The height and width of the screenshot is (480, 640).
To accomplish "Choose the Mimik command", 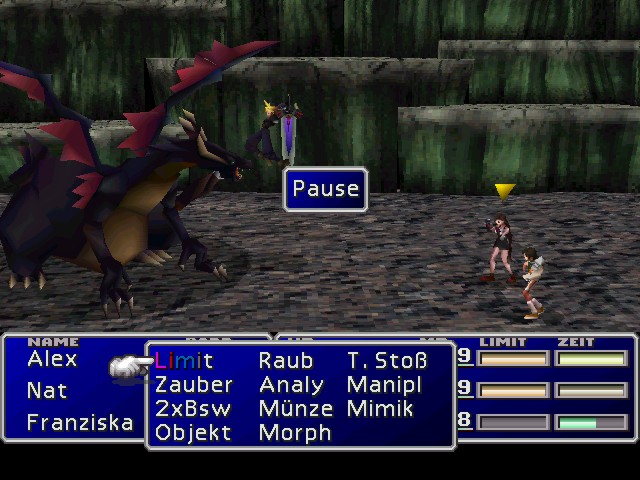I will click(379, 409).
